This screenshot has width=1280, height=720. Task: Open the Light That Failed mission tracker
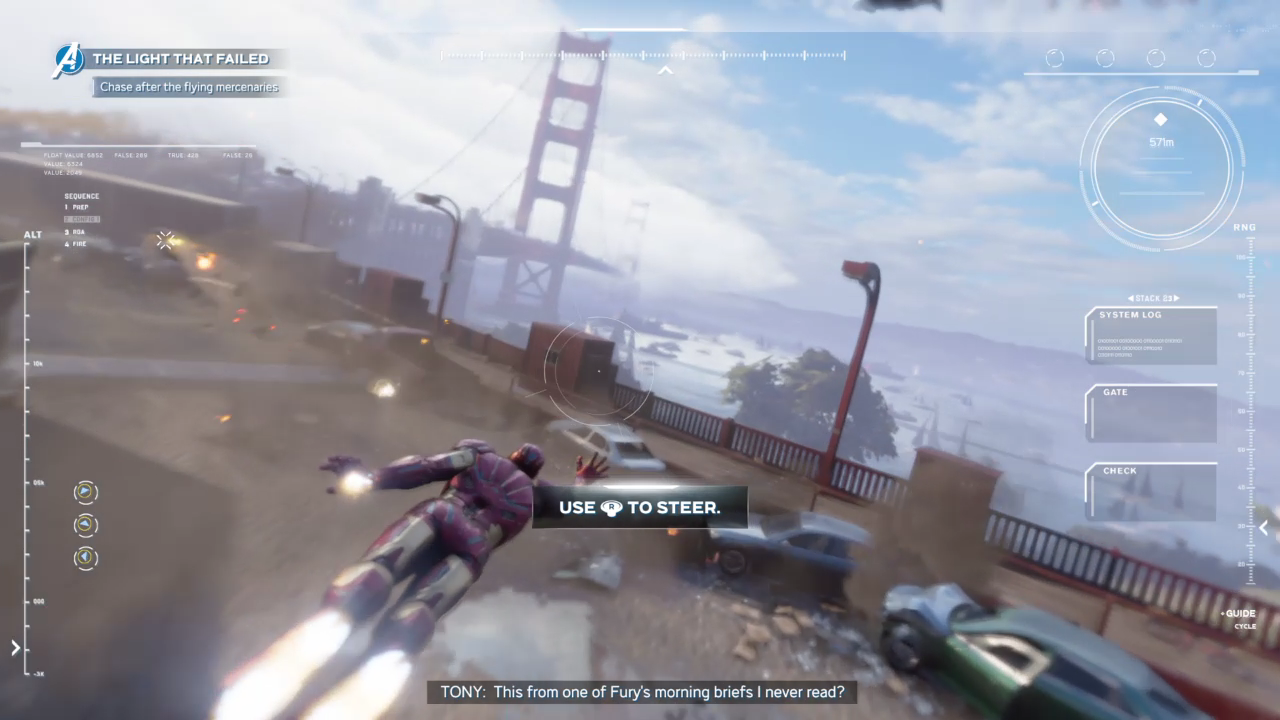pyautogui.click(x=180, y=59)
